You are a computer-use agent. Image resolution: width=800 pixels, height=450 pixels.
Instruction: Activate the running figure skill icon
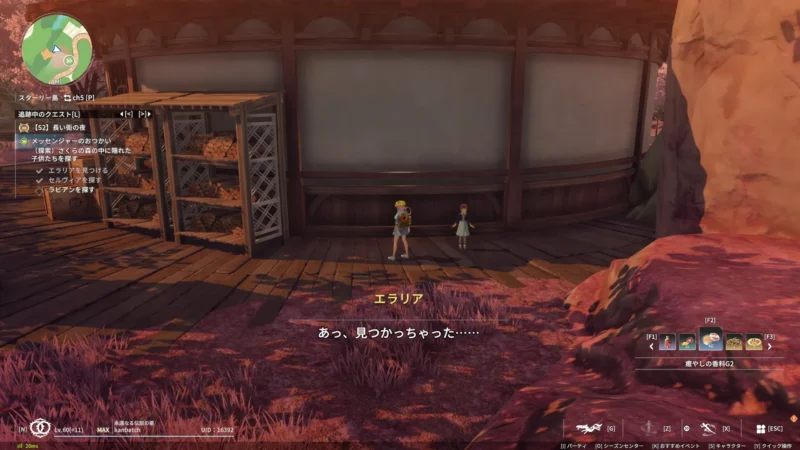tap(707, 427)
